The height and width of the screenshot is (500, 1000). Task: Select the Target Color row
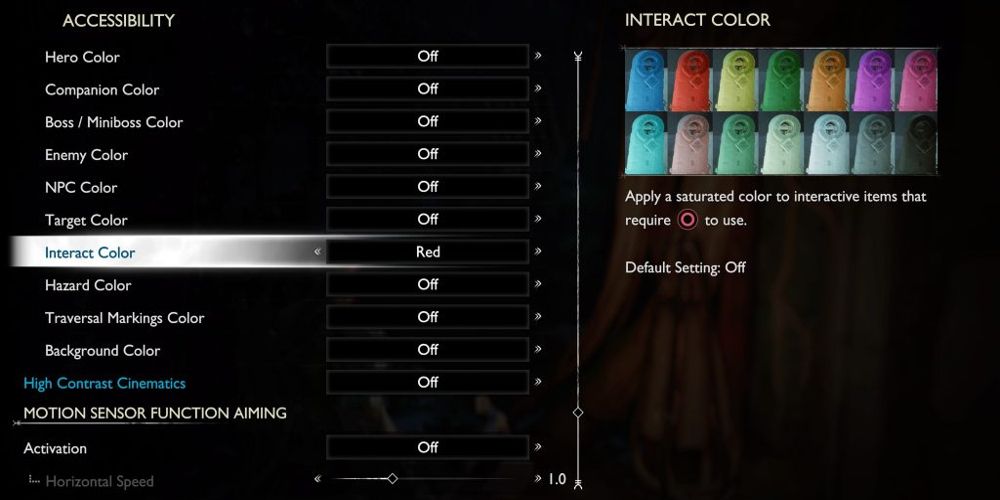tap(86, 220)
